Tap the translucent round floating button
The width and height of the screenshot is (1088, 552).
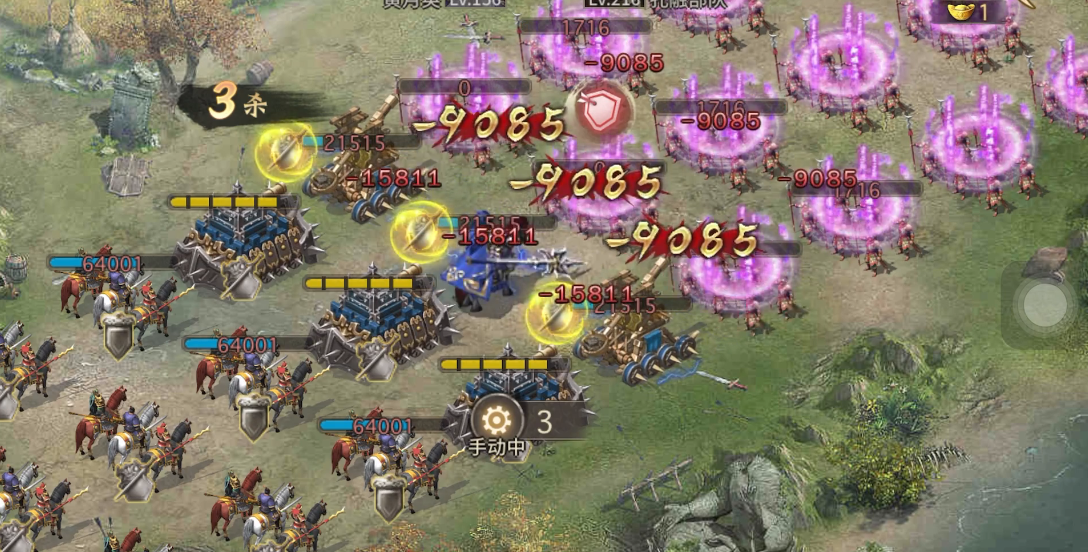pyautogui.click(x=1043, y=304)
